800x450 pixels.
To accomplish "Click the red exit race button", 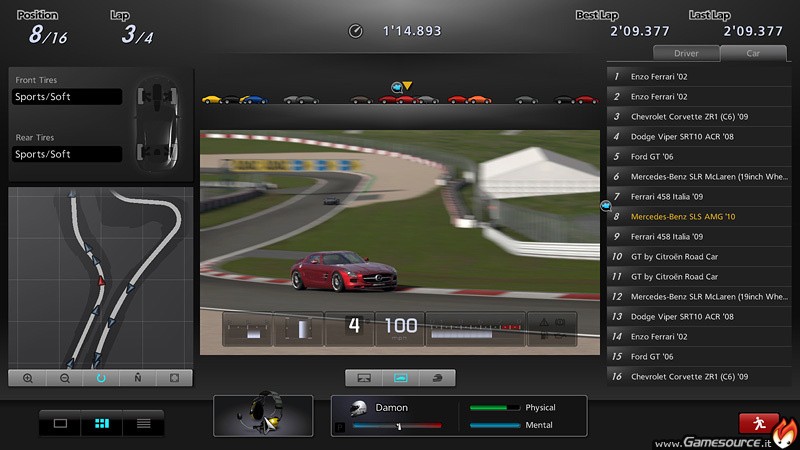I will tap(759, 423).
